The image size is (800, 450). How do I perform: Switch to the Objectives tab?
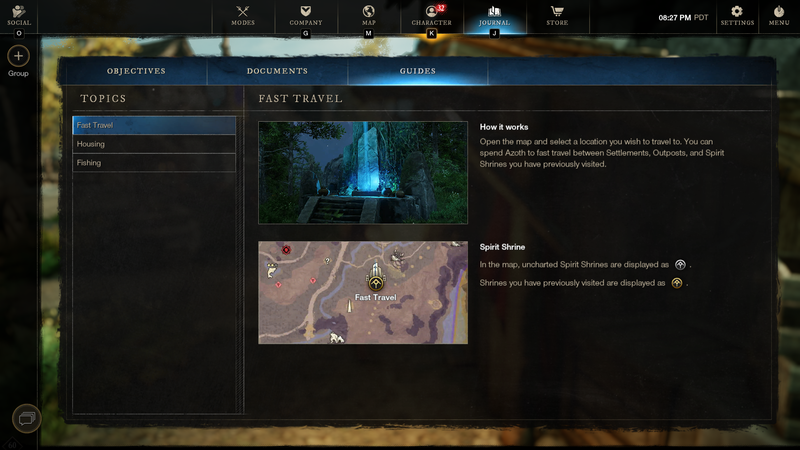coord(136,71)
